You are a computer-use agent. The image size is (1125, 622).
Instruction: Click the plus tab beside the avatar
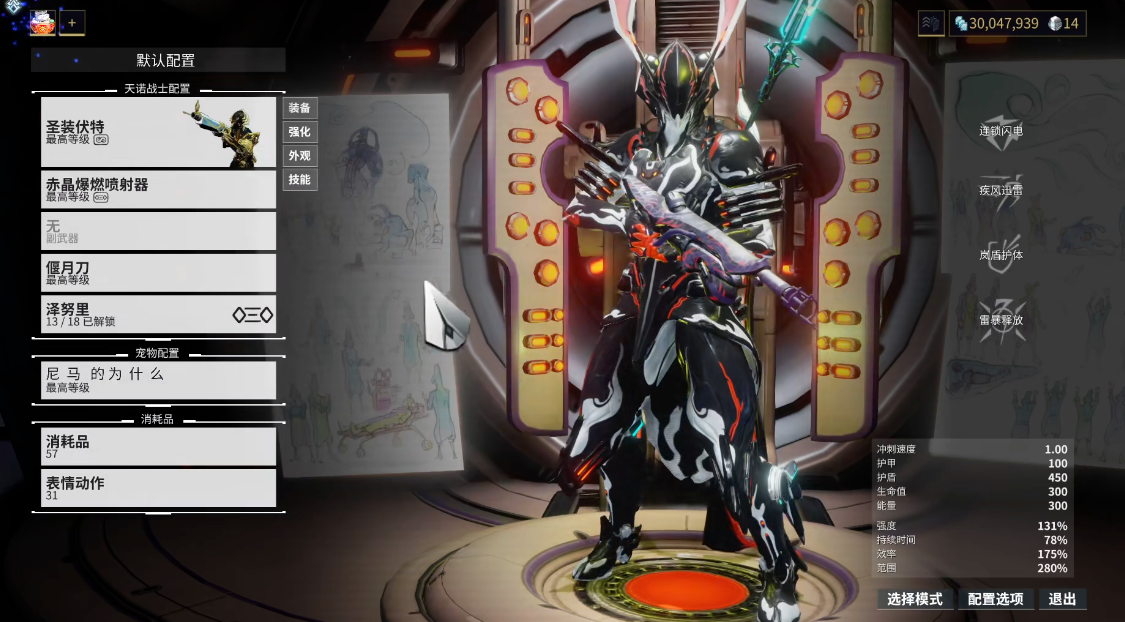72,23
